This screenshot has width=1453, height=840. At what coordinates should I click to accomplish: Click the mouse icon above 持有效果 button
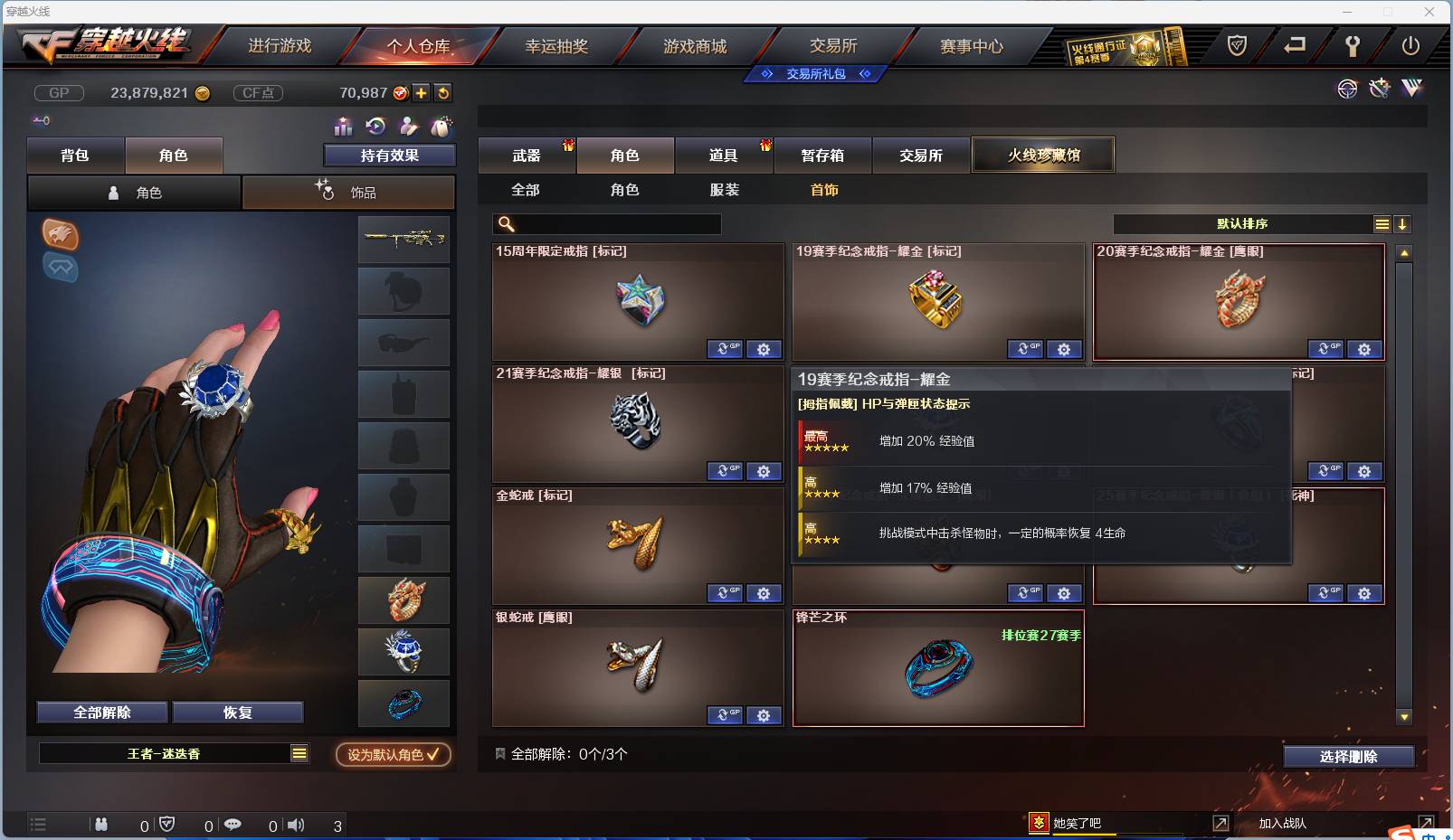point(442,127)
